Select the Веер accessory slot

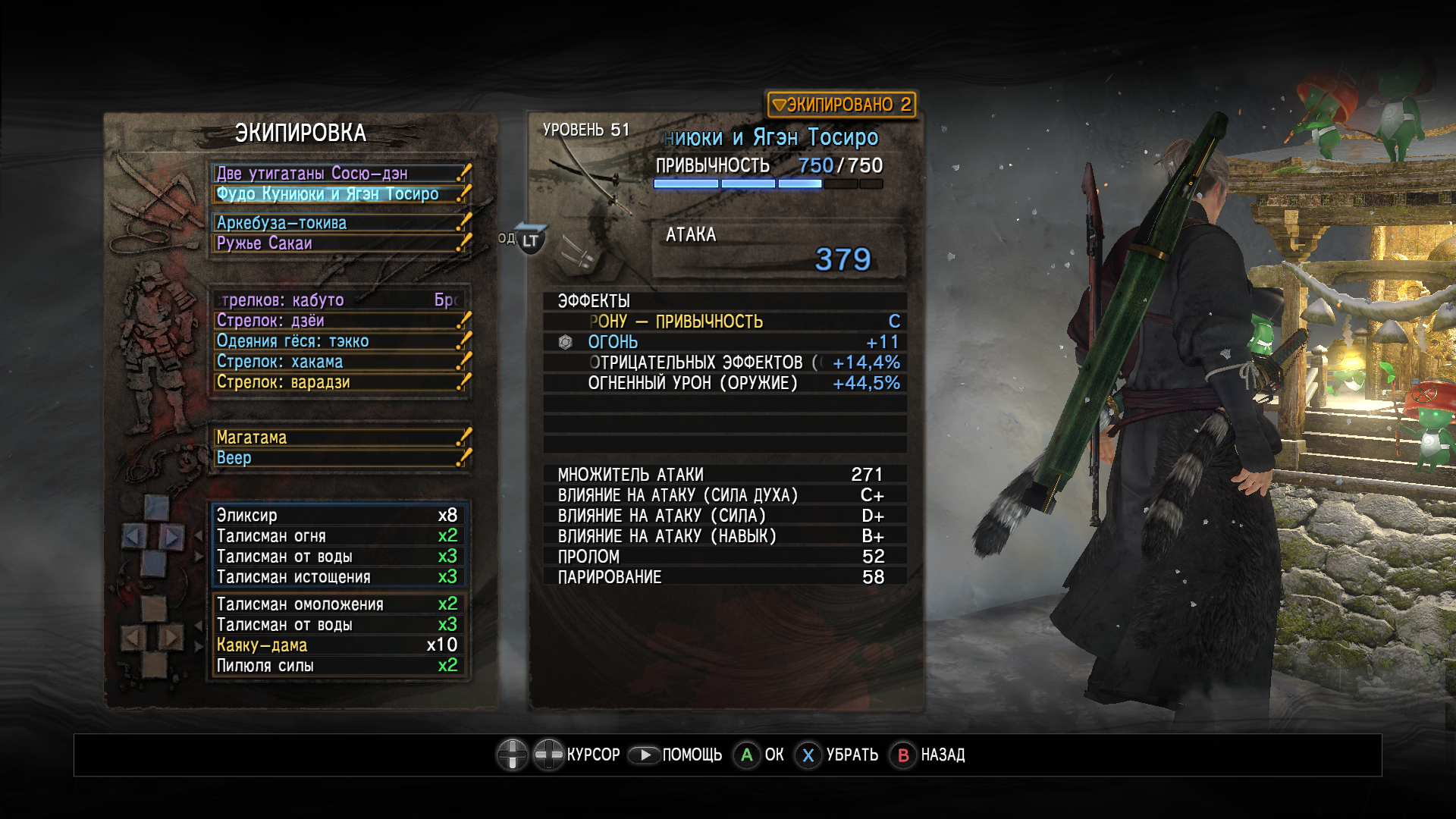pos(339,458)
